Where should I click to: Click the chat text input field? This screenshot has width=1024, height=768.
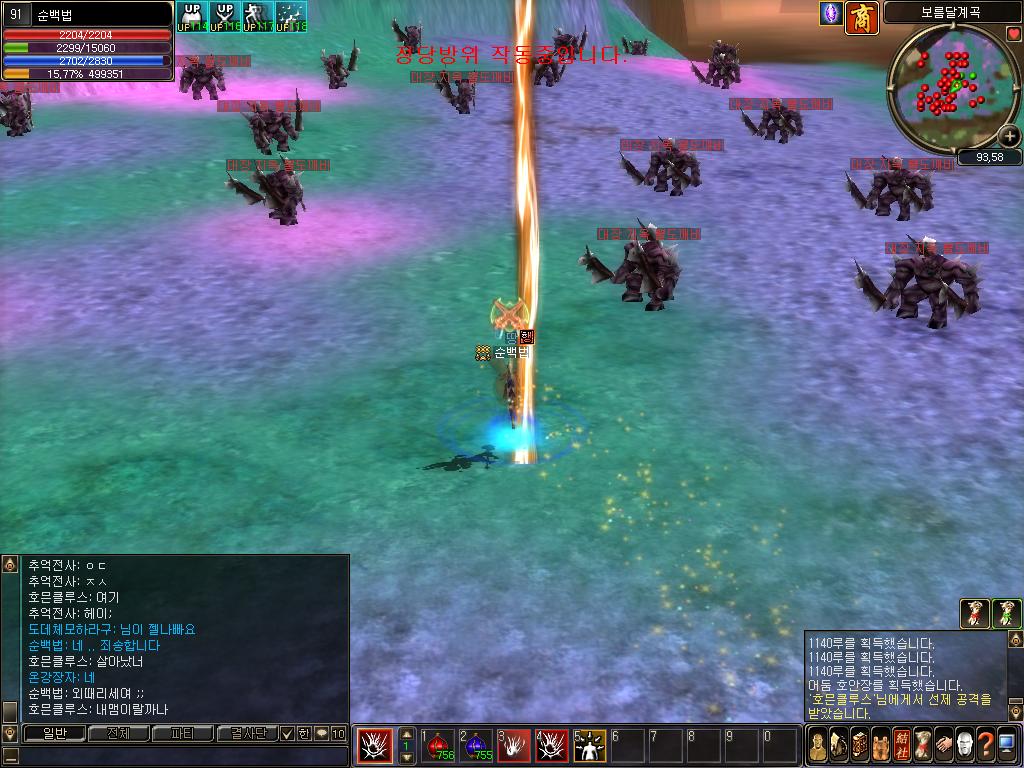180,756
